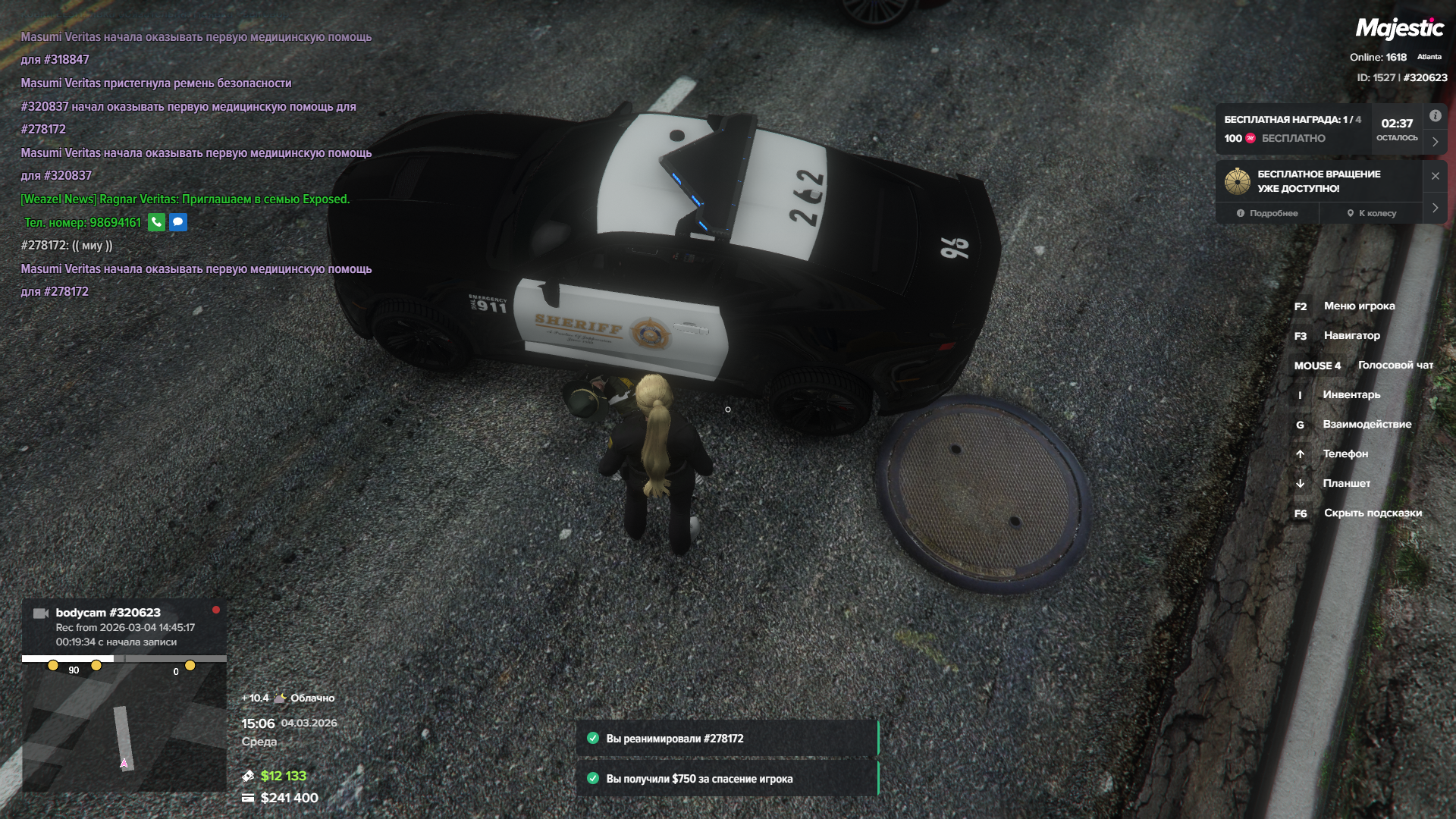1456x819 pixels.
Task: Select the bodycam recording panel
Action: coord(124,626)
